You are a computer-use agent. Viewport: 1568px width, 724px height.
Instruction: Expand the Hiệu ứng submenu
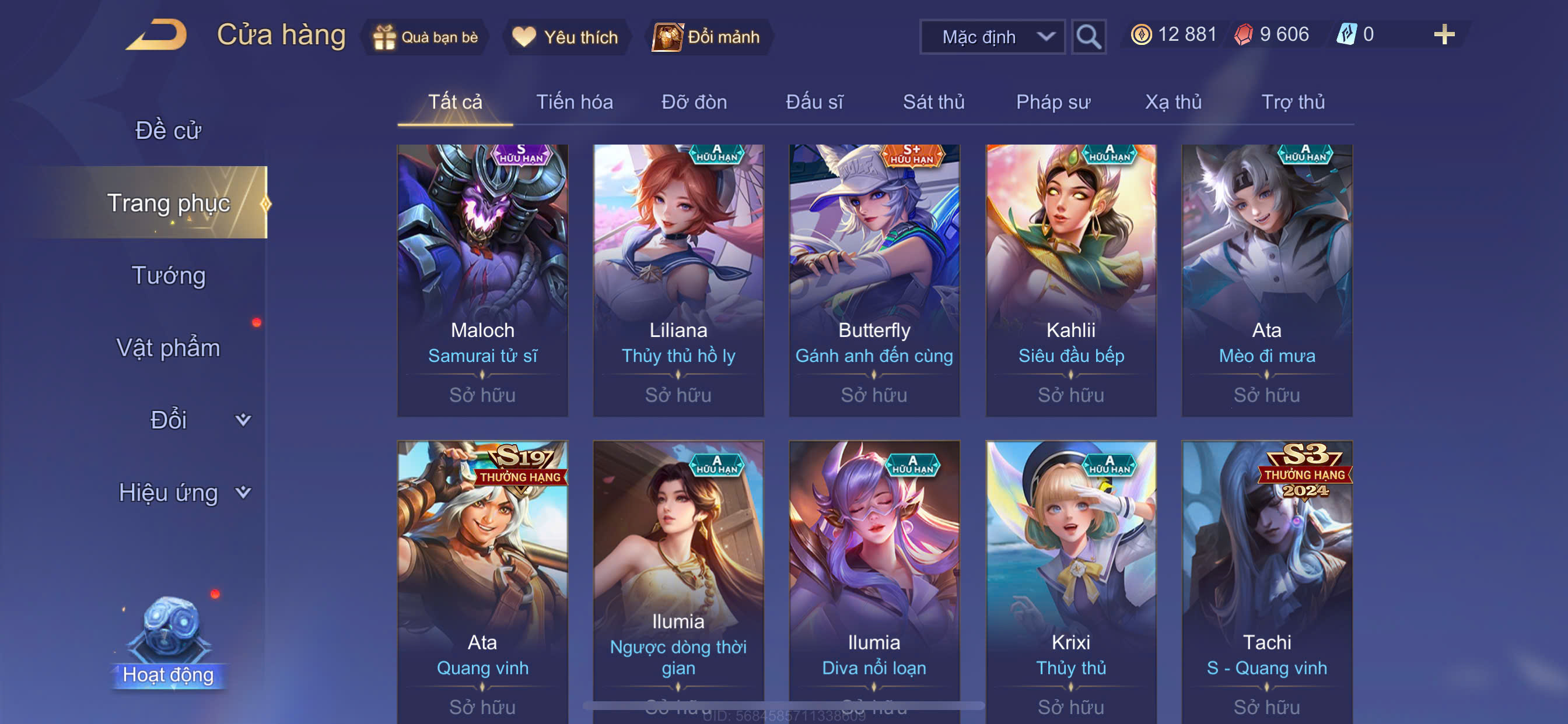coord(183,492)
